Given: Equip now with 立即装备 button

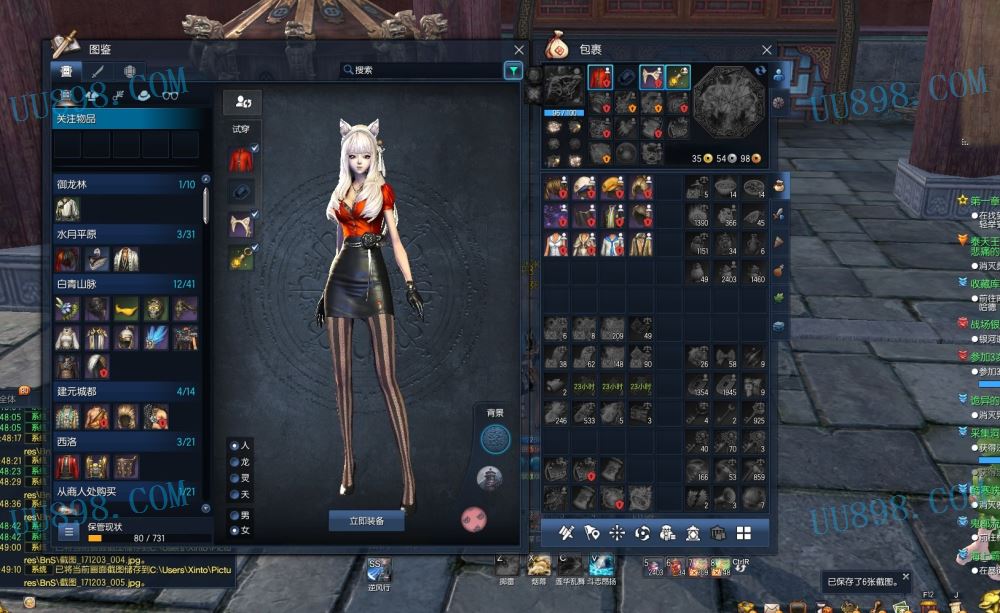Looking at the screenshot, I should tap(366, 521).
